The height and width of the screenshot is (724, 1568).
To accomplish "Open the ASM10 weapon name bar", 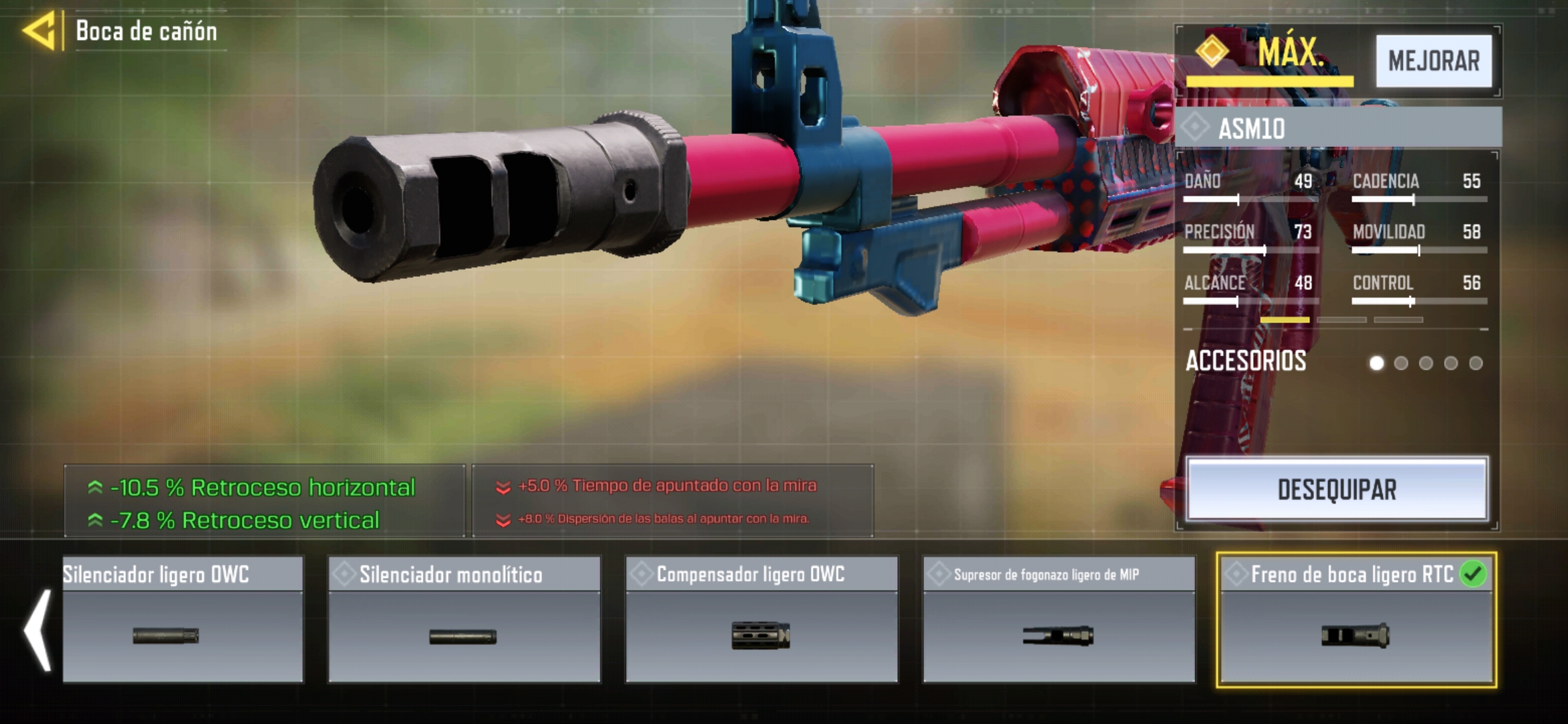I will [x=1337, y=128].
